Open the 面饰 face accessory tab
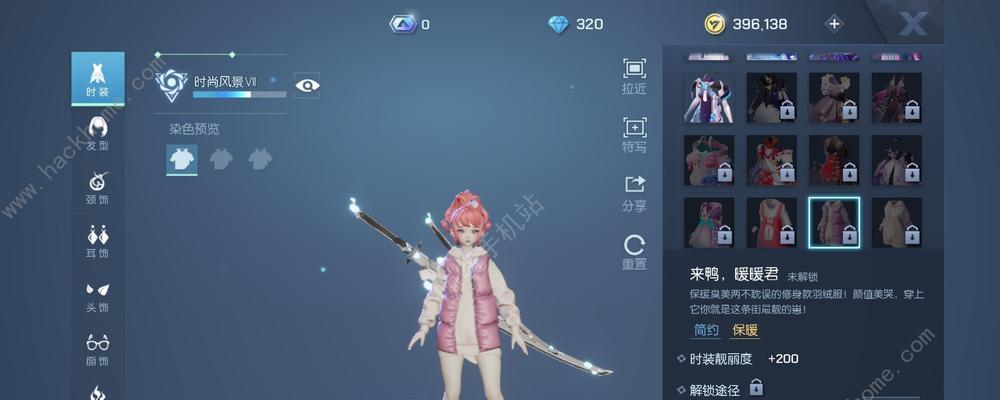Image resolution: width=1000 pixels, height=400 pixels. click(x=97, y=349)
